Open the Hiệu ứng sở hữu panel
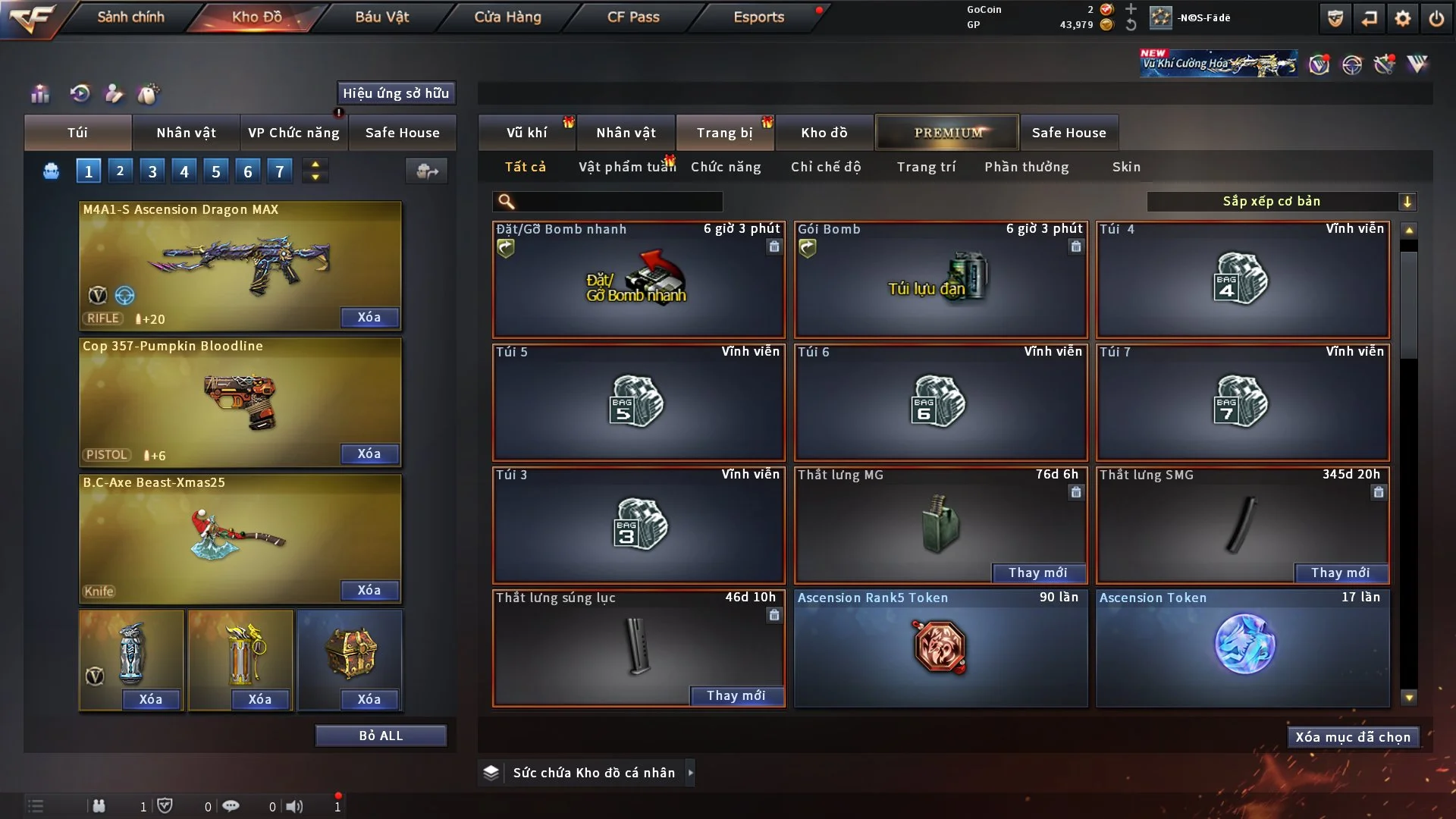Viewport: 1456px width, 819px height. click(396, 93)
